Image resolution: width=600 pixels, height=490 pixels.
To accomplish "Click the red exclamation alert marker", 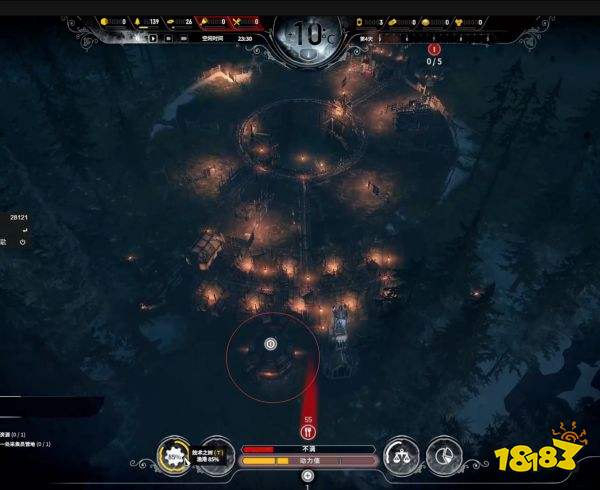I will (x=434, y=48).
